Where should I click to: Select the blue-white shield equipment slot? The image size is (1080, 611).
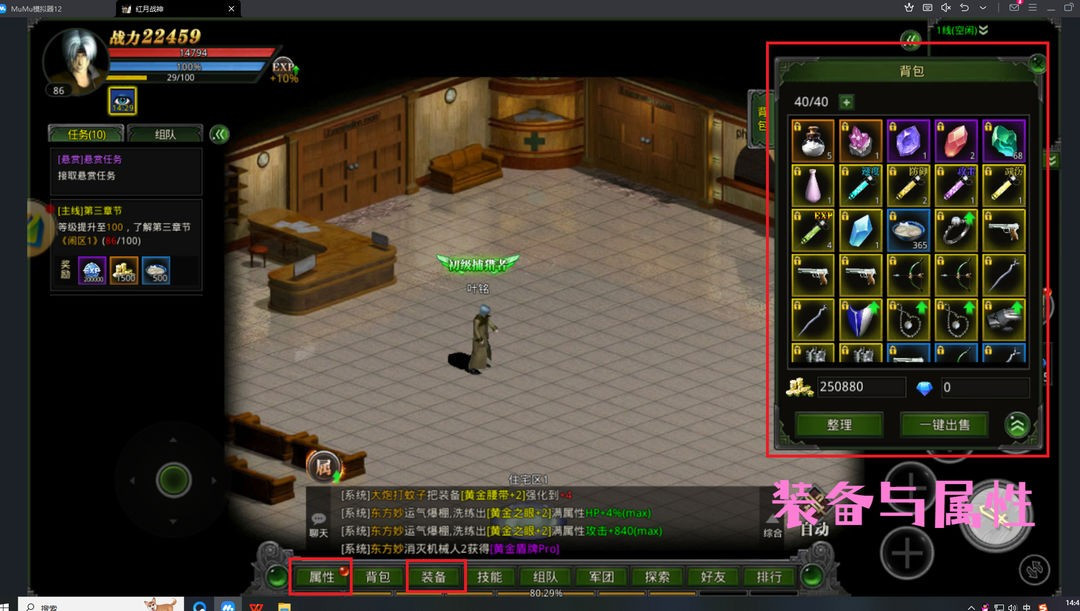click(x=861, y=318)
